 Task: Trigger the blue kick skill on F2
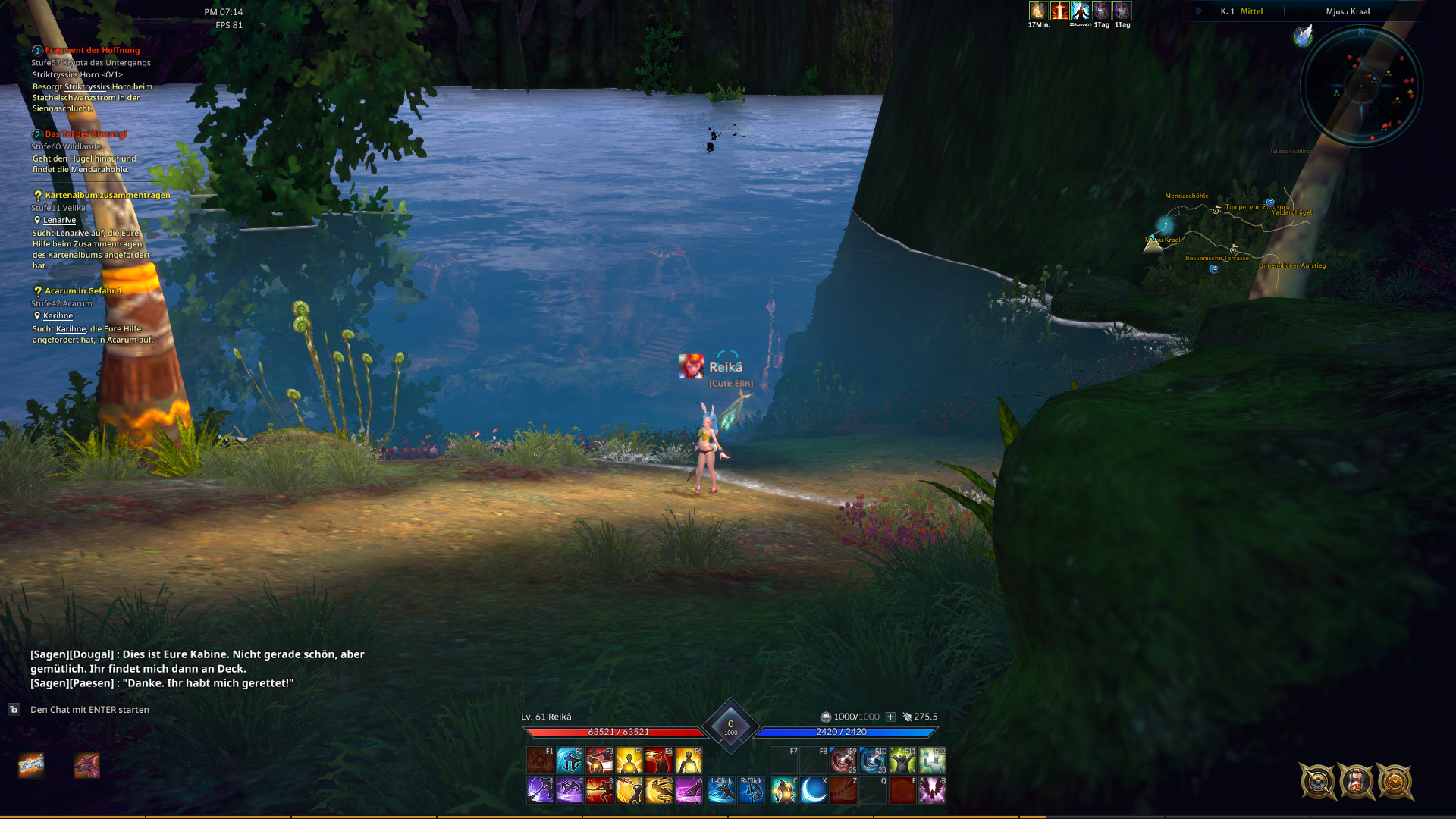pos(570,760)
